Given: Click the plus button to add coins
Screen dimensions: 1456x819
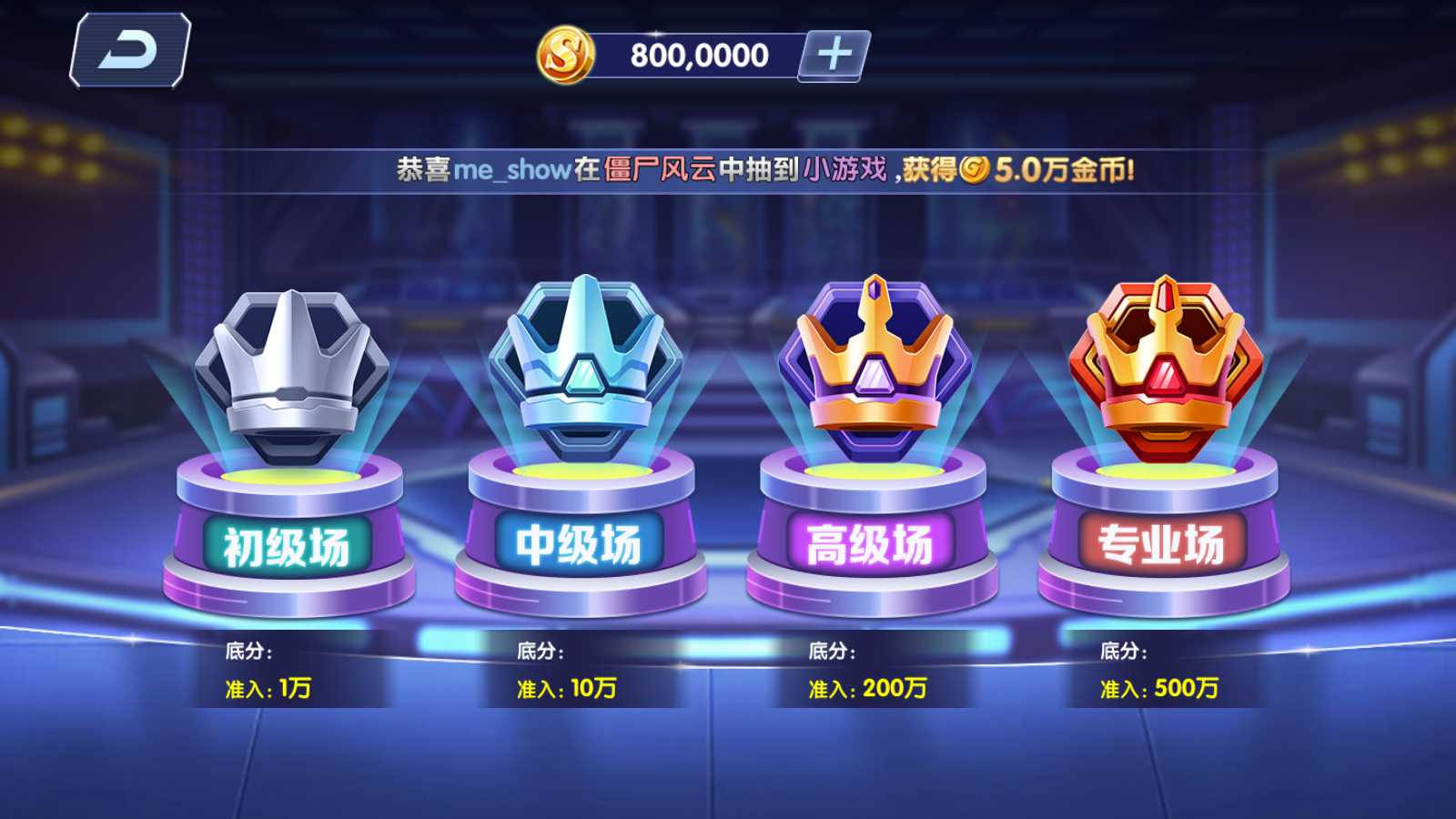Looking at the screenshot, I should (834, 56).
